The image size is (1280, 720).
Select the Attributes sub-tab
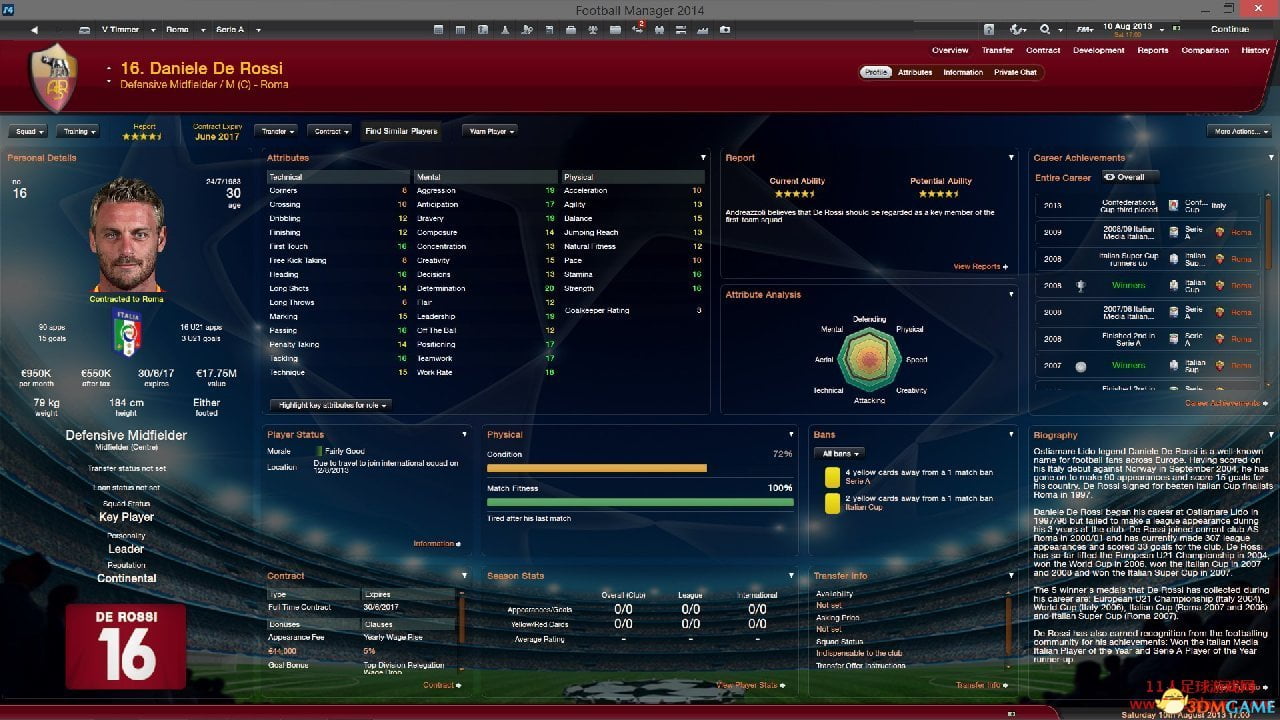pyautogui.click(x=915, y=72)
